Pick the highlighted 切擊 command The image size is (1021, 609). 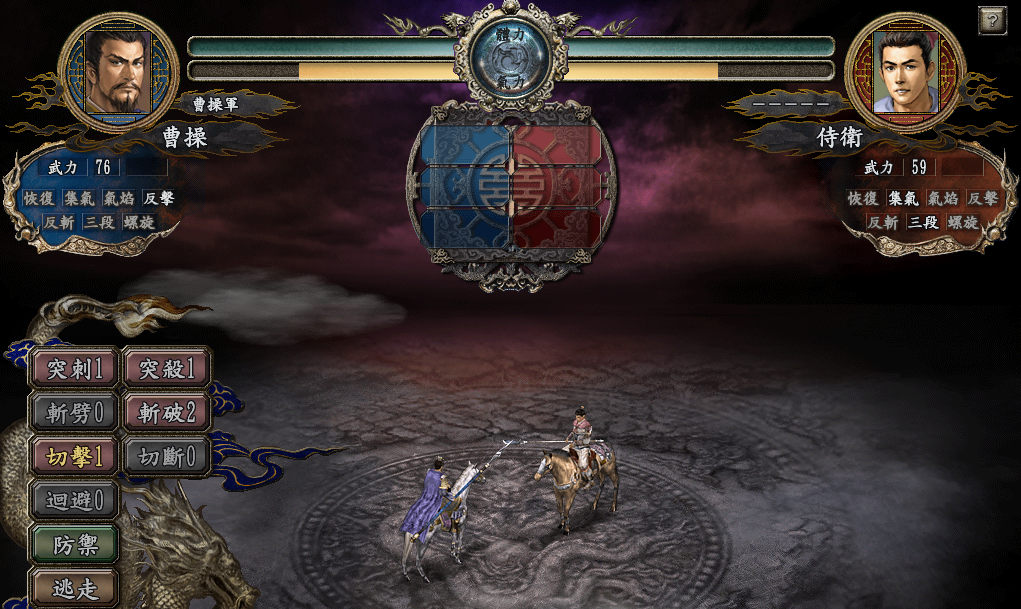[x=75, y=455]
